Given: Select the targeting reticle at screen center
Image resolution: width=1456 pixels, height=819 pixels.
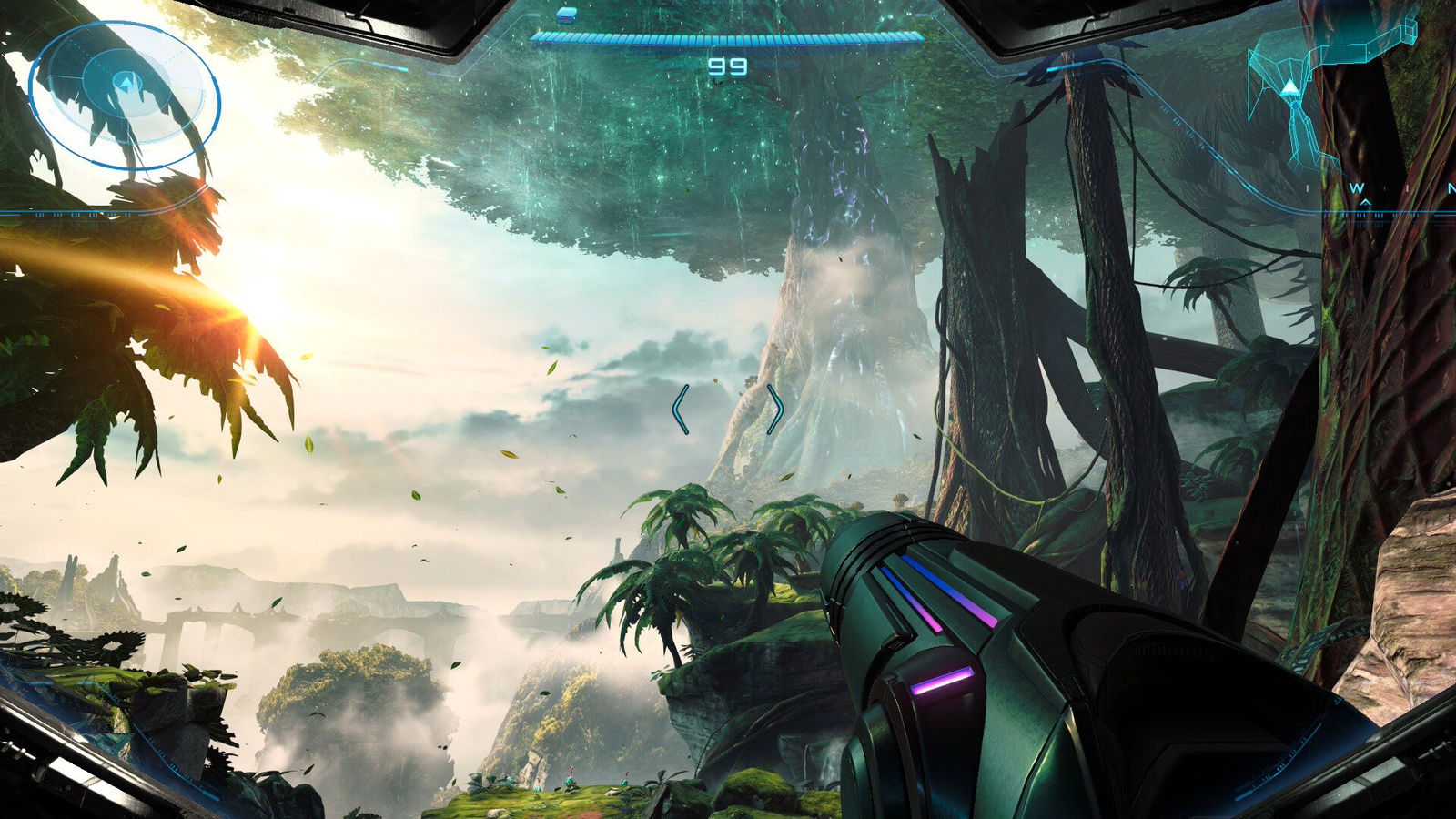Looking at the screenshot, I should [x=728, y=409].
